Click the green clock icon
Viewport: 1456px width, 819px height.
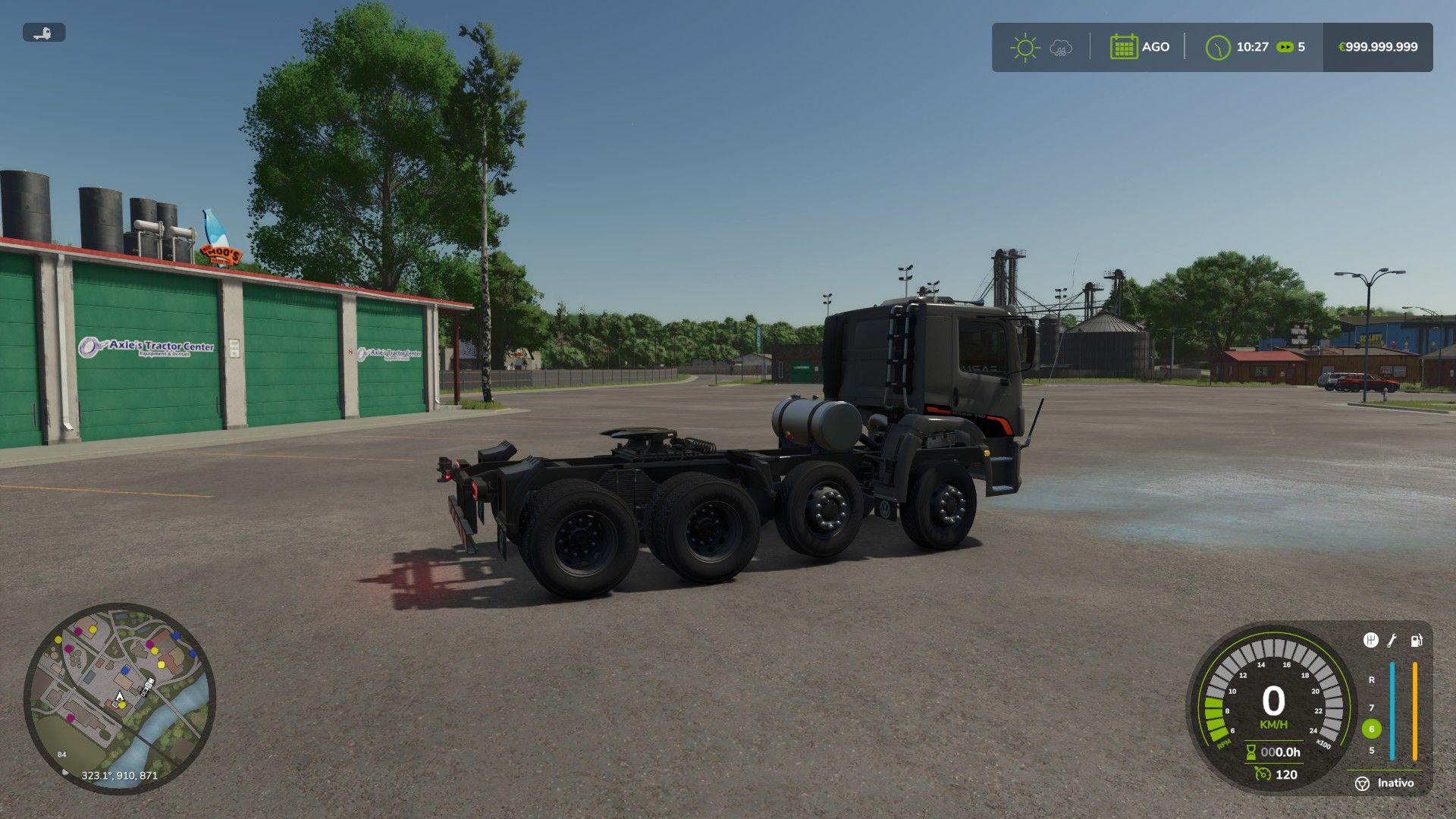(1217, 47)
